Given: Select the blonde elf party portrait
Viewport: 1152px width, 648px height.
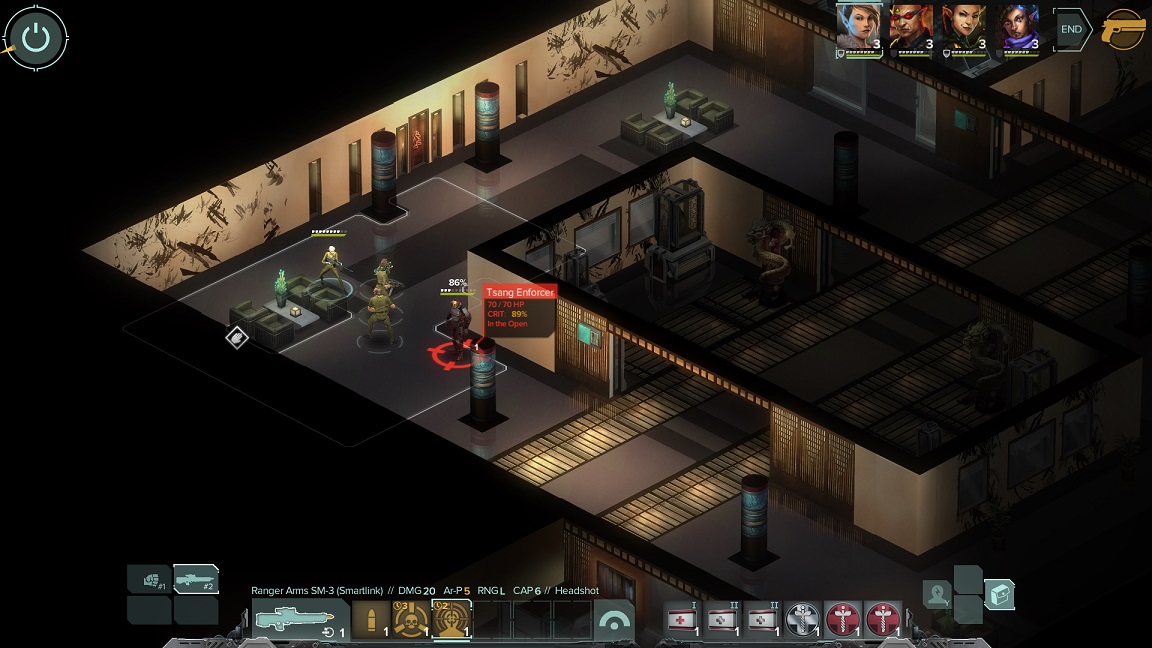Looking at the screenshot, I should 858,28.
